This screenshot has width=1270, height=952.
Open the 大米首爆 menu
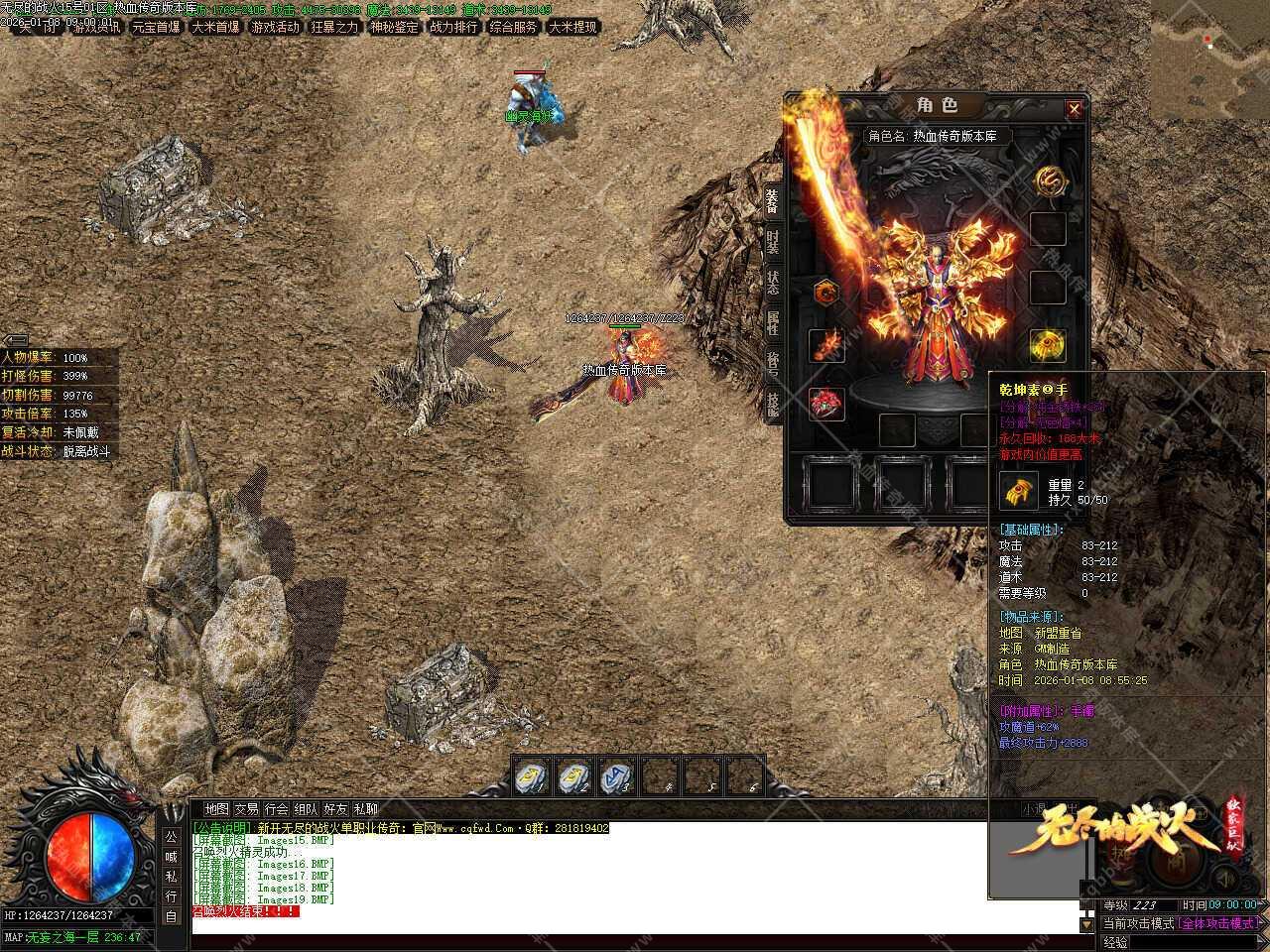point(215,27)
